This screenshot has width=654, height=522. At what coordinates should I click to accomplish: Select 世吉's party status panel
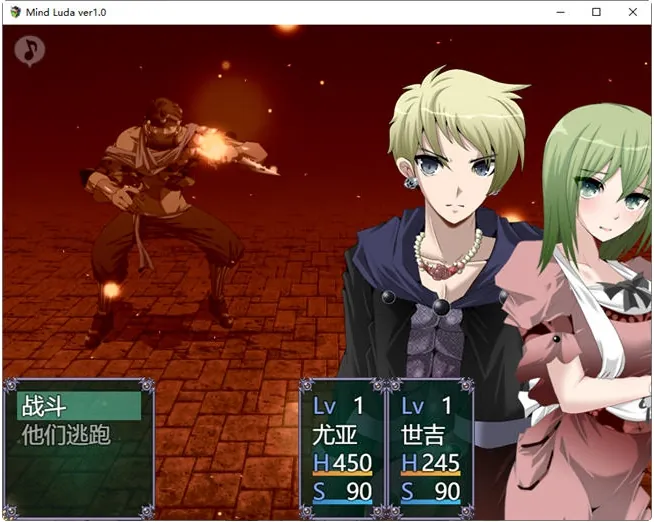click(429, 447)
